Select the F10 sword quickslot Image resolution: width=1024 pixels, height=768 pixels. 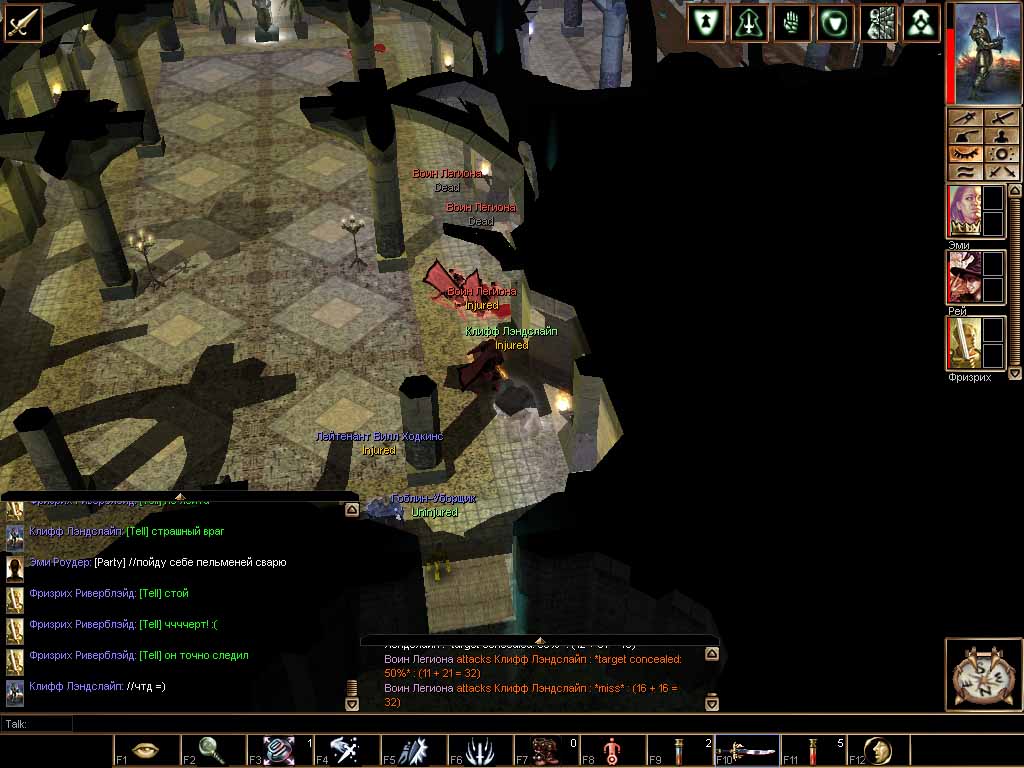pyautogui.click(x=745, y=750)
